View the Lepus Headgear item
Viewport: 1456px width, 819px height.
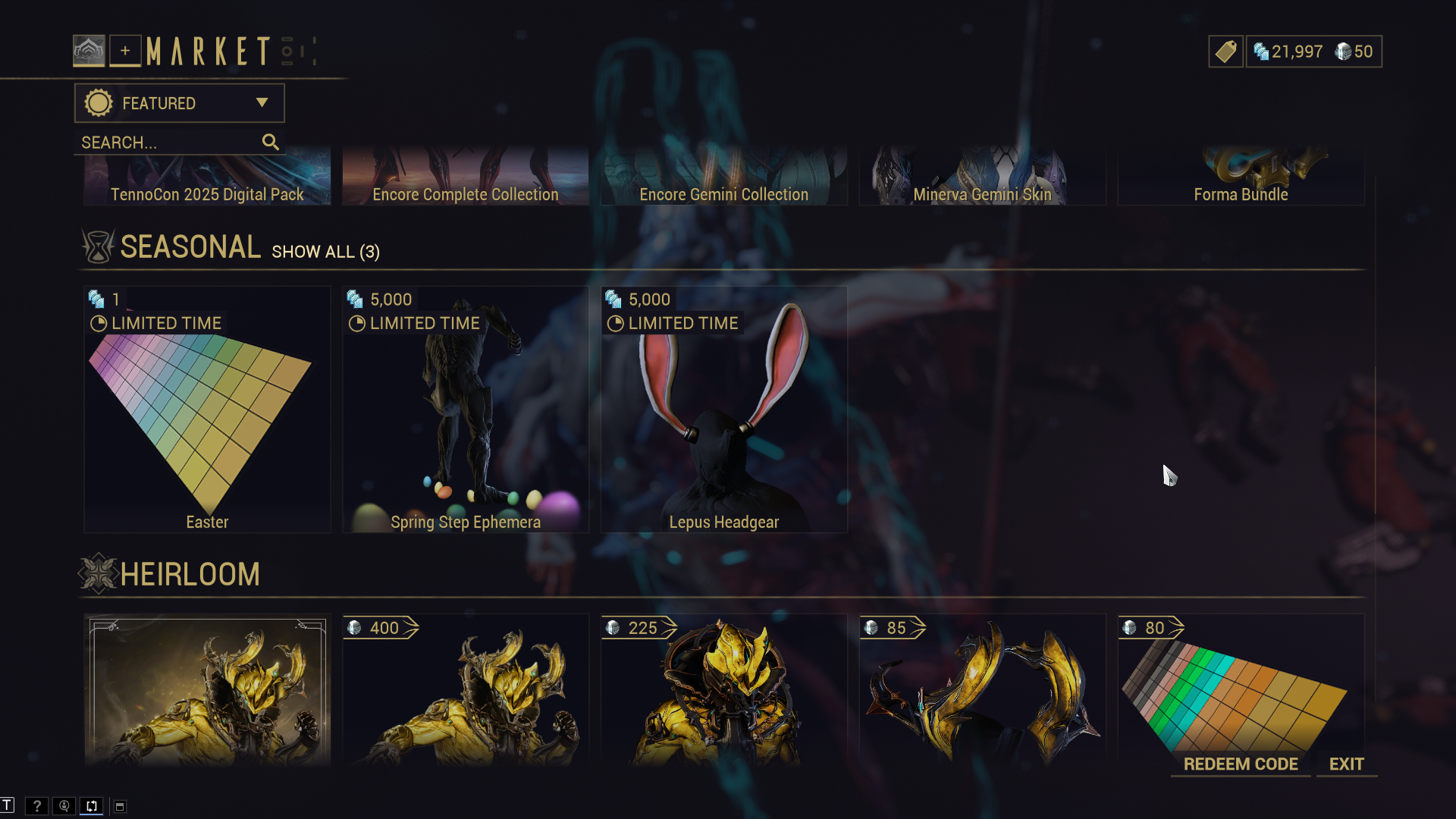pyautogui.click(x=724, y=409)
